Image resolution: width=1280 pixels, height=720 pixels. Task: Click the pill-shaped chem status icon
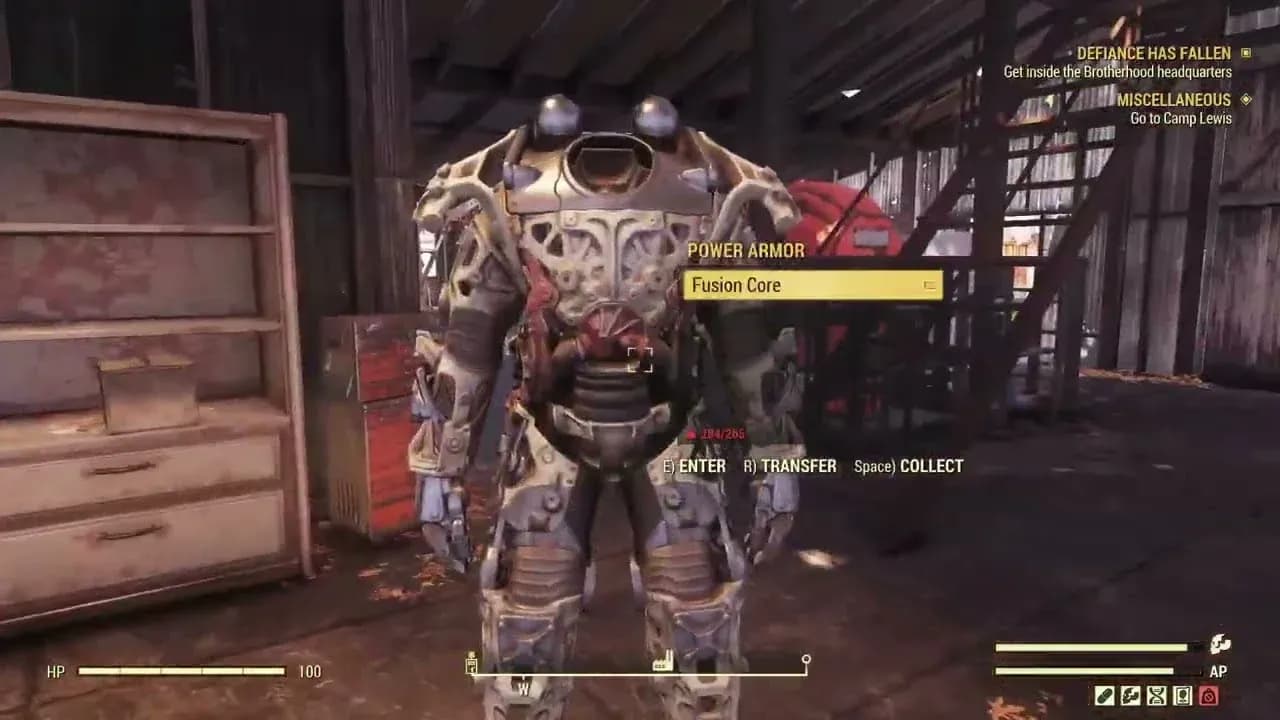[1105, 696]
